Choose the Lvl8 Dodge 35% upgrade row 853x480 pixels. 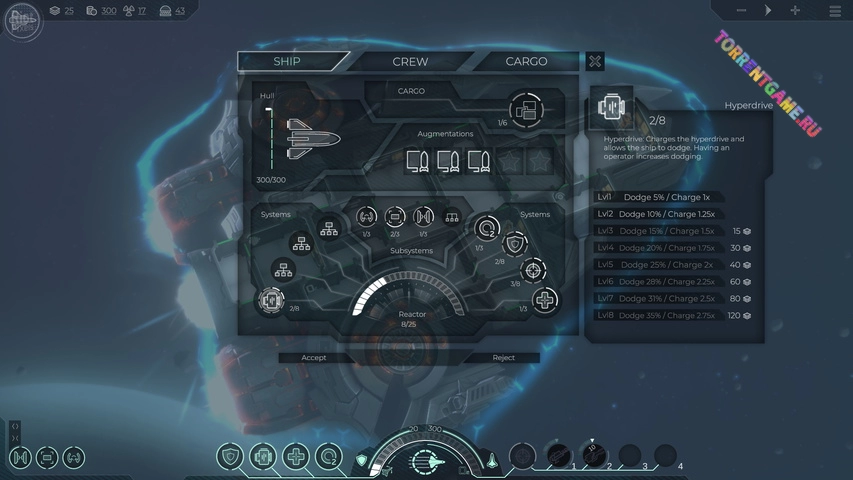tap(673, 316)
